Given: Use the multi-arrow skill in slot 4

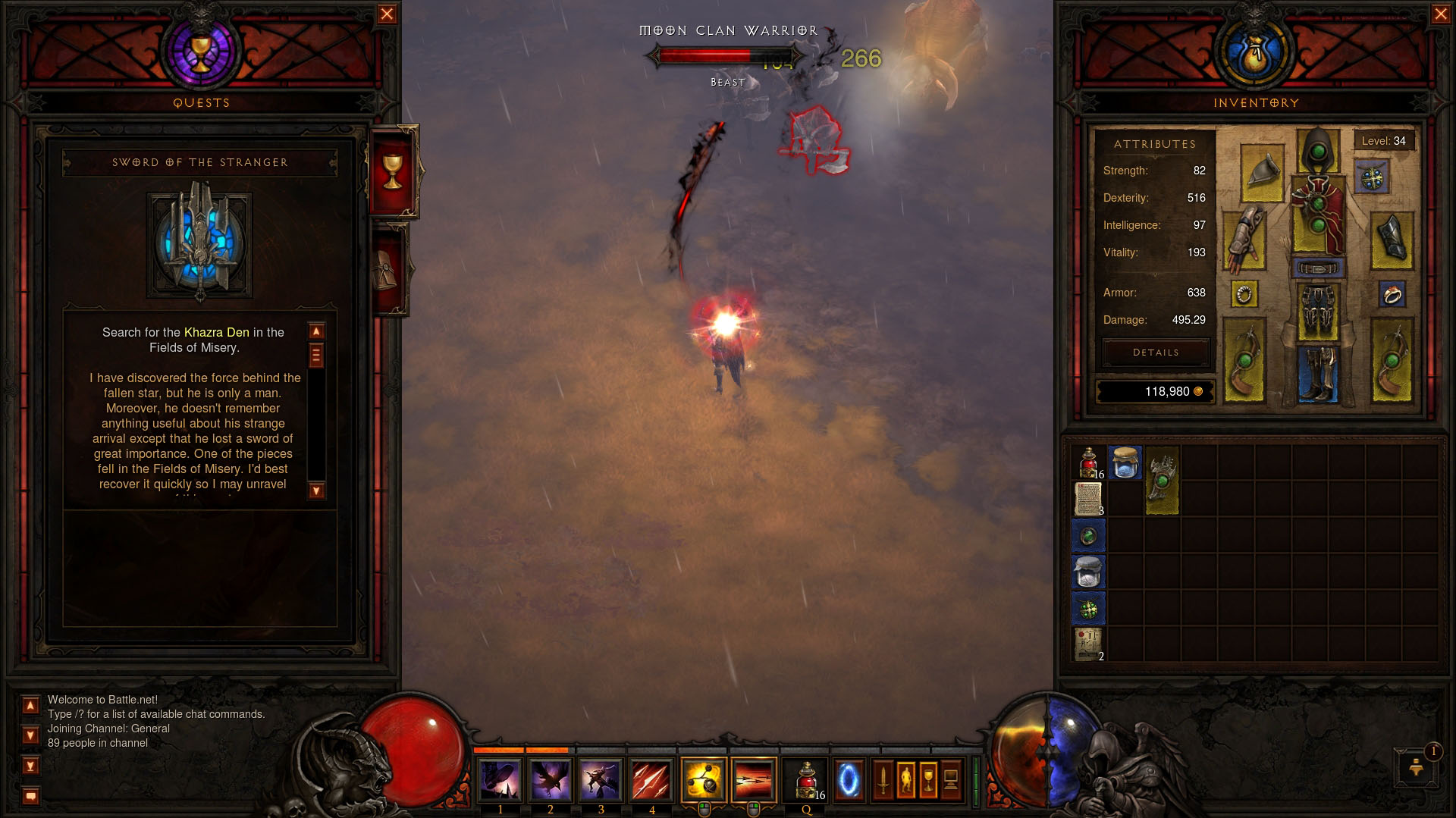Looking at the screenshot, I should point(651,779).
